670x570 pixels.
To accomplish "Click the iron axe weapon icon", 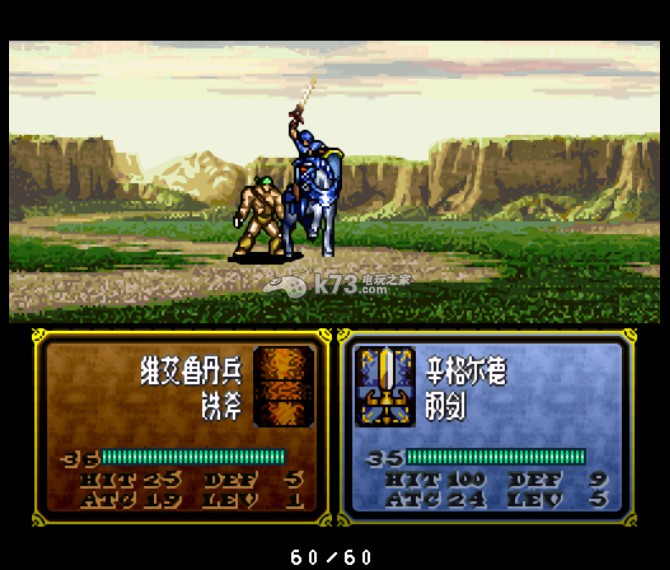I will [283, 386].
